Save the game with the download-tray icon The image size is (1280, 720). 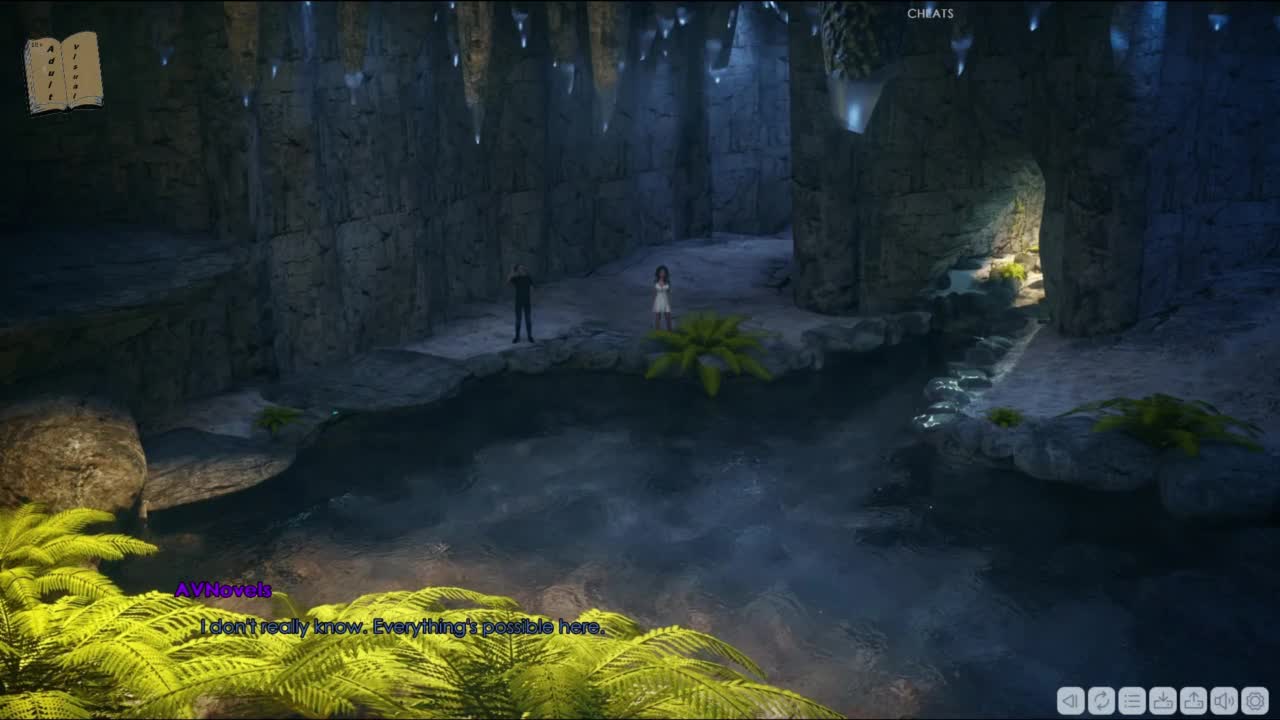pos(1163,700)
